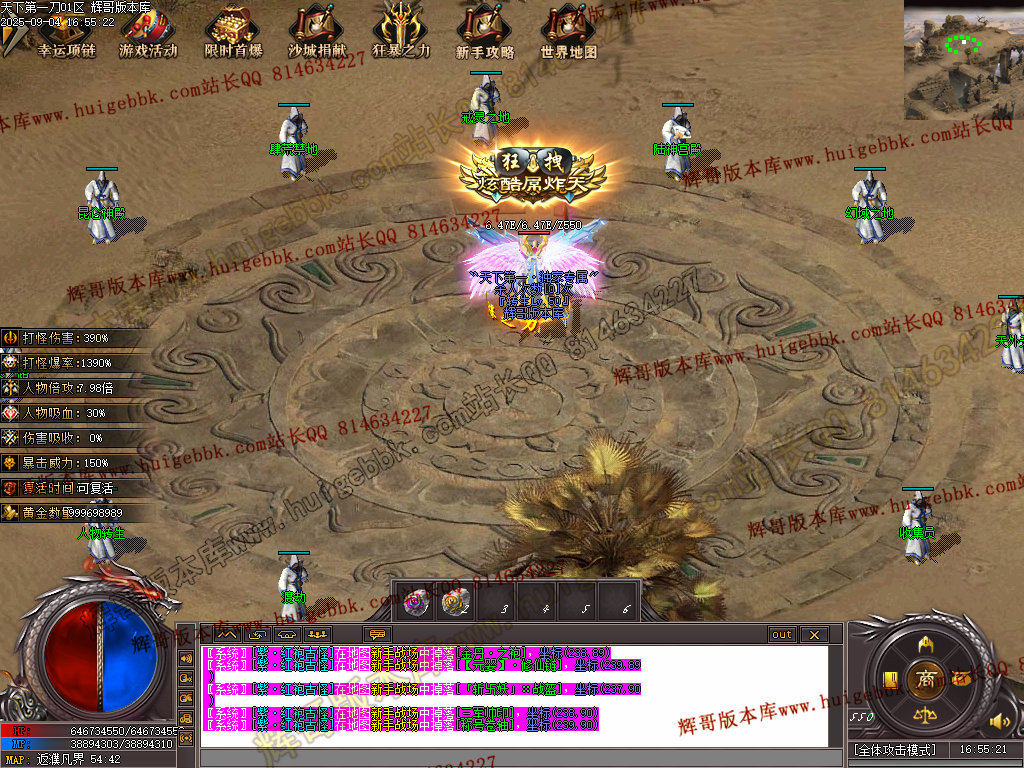Screen dimensions: 1024x768
Task: Open the 幸运项链 lucky necklace menu
Action: point(65,32)
